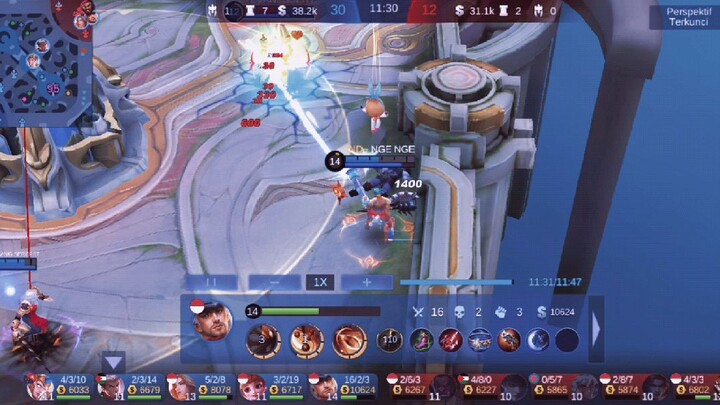This screenshot has height=405, width=720.
Task: Toggle the Perspektif Terkunci locked camera button
Action: [x=684, y=17]
